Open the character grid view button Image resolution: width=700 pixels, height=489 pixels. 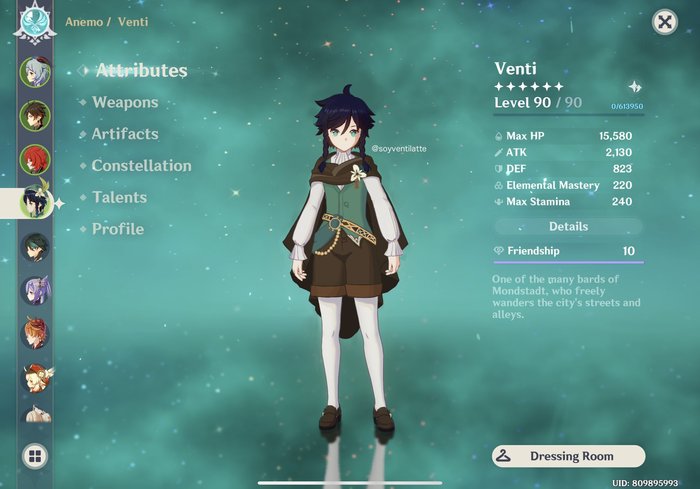point(34,457)
